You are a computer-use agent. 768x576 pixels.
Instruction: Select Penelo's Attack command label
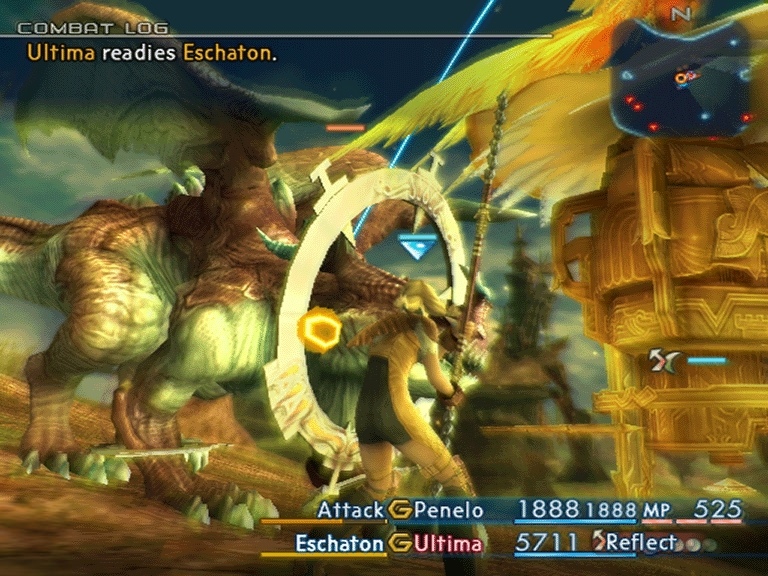[350, 511]
